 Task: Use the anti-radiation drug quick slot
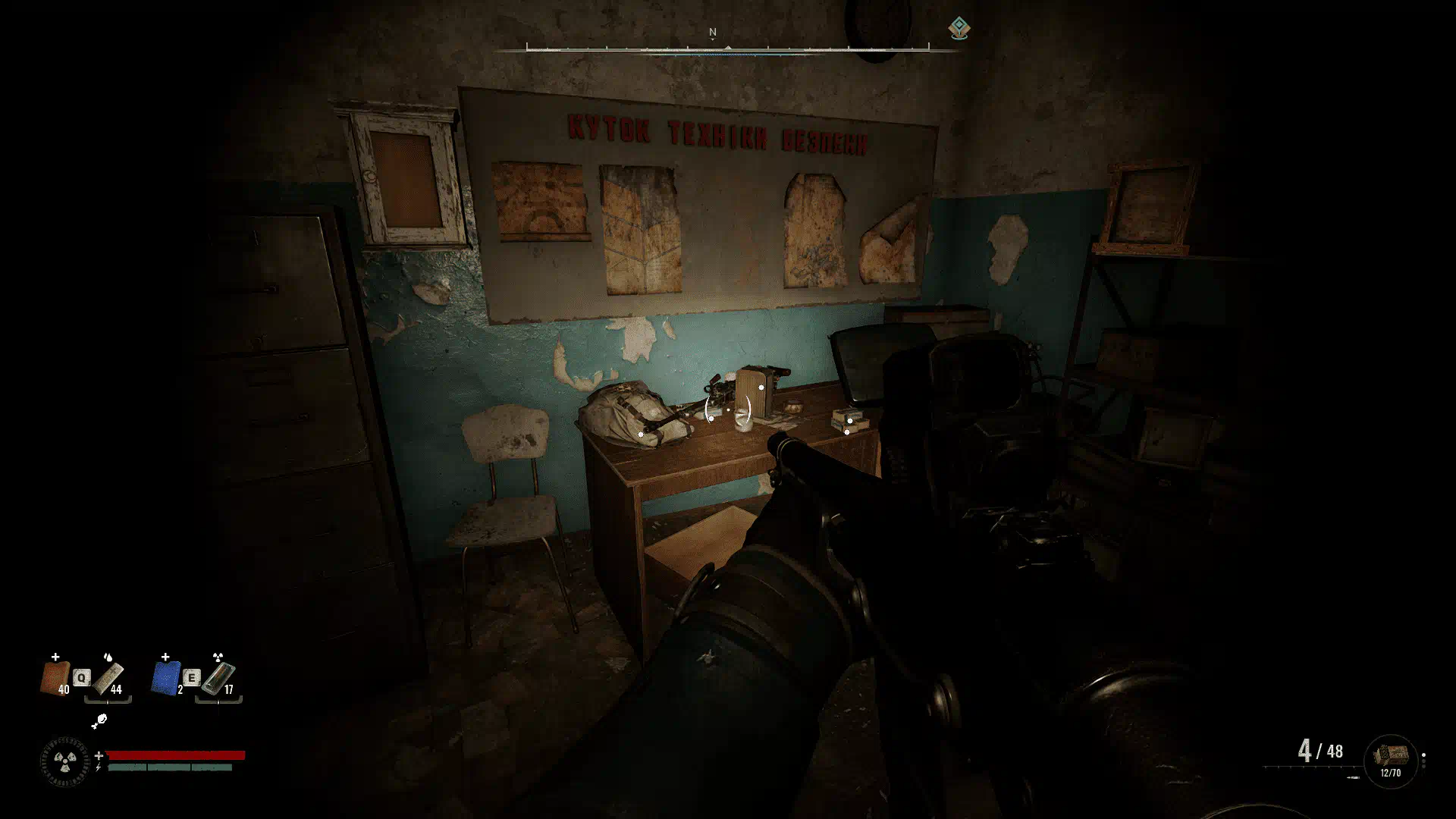click(x=218, y=677)
